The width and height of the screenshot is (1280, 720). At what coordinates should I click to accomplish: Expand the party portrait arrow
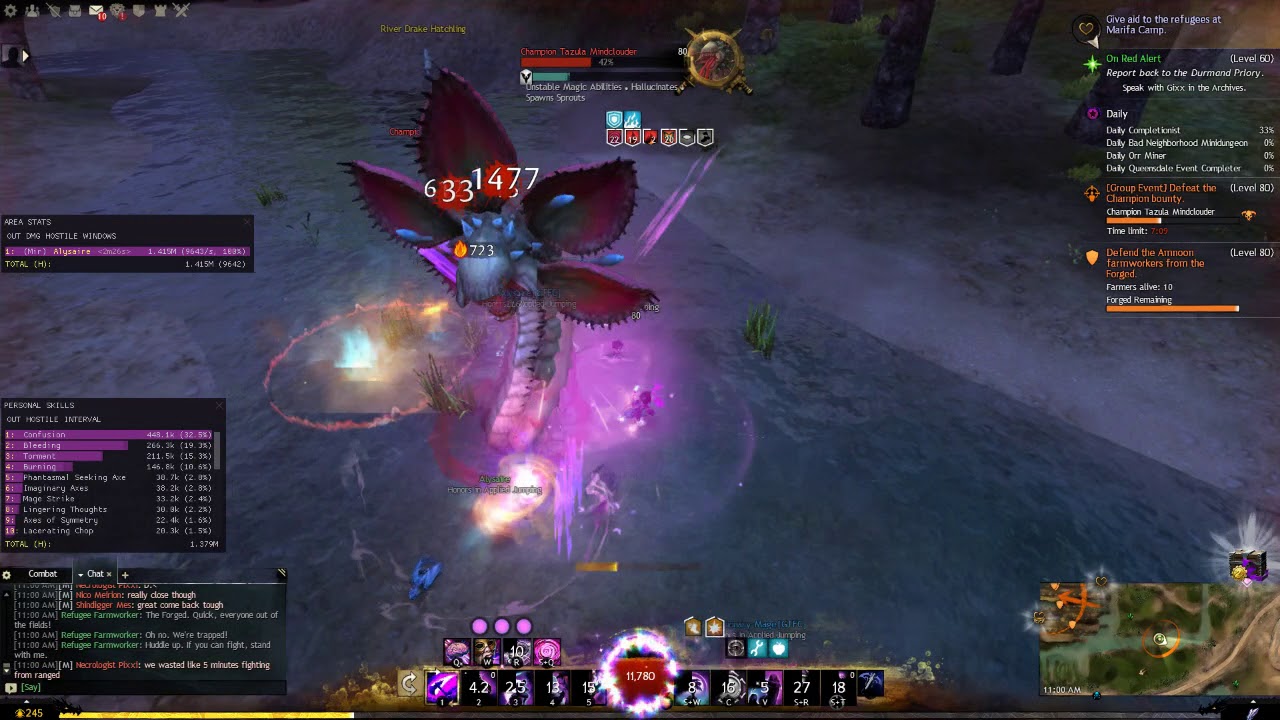coord(25,56)
